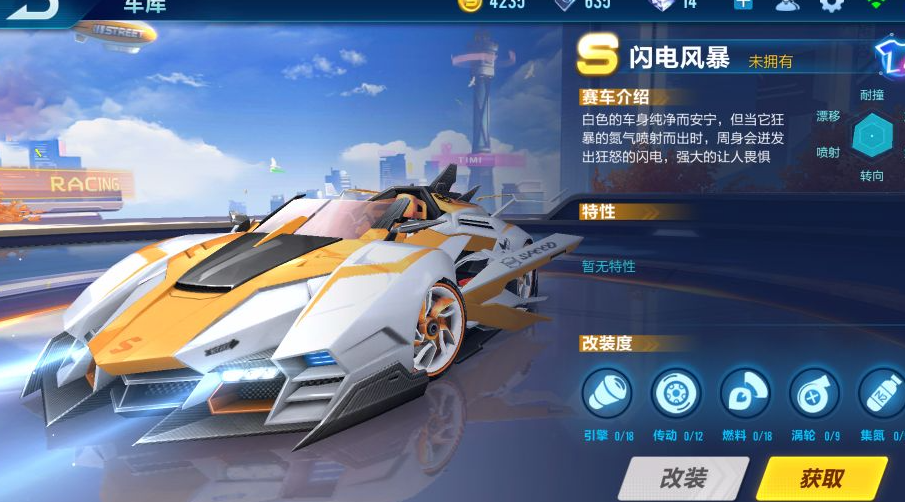This screenshot has height=502, width=905.
Task: Click the 改装 modify button
Action: (683, 479)
